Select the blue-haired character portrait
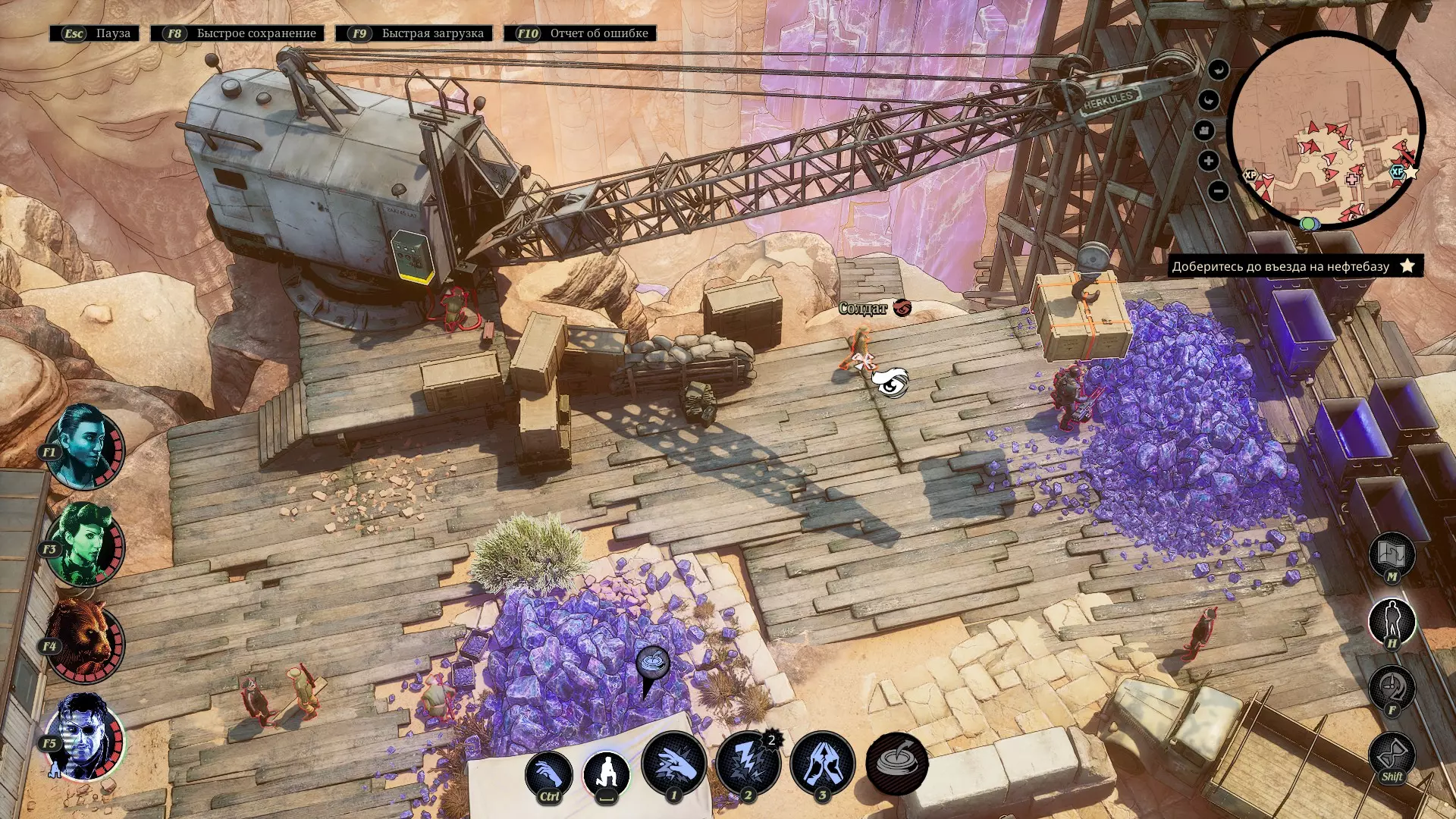This screenshot has height=819, width=1456. coord(86,446)
